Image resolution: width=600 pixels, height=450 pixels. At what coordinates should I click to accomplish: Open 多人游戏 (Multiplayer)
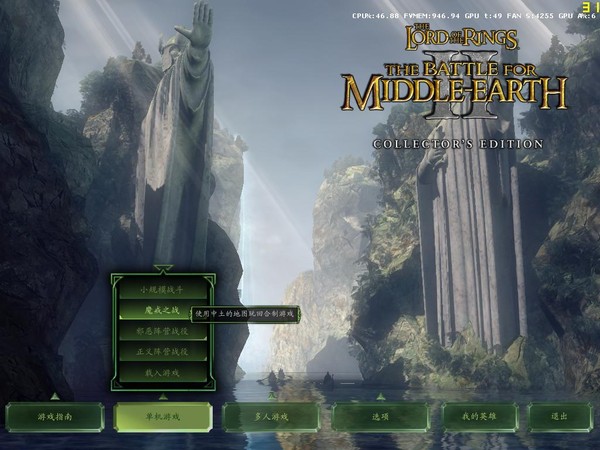pos(271,416)
